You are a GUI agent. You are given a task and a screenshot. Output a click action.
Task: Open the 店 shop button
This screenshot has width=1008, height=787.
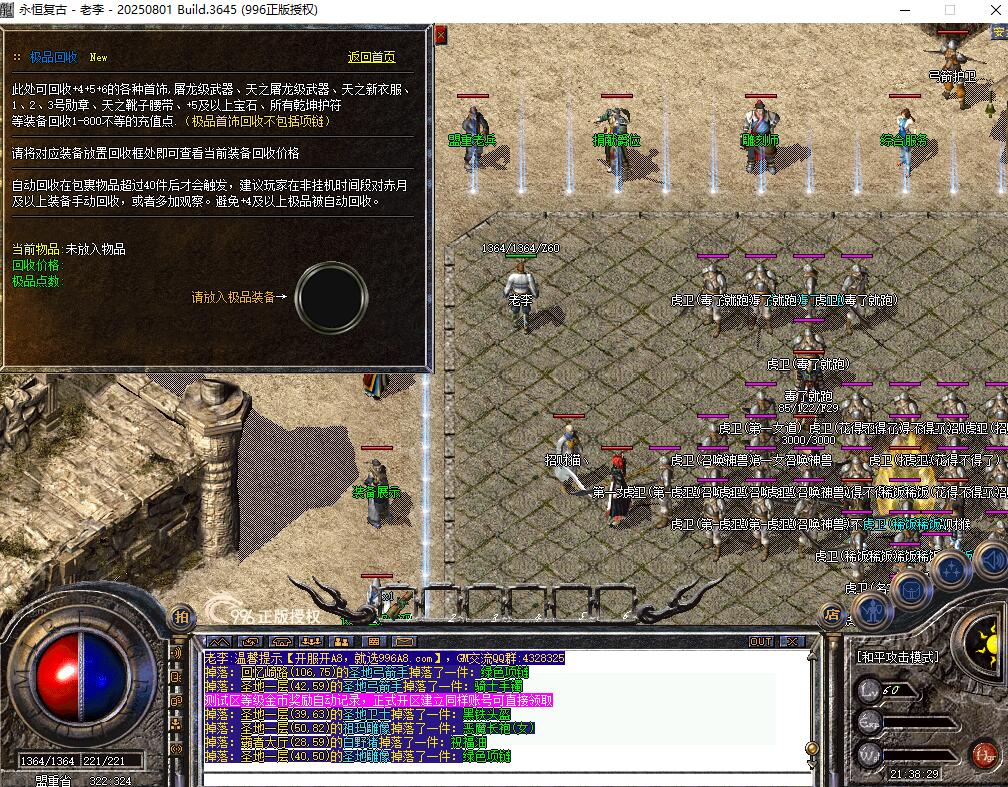click(829, 614)
